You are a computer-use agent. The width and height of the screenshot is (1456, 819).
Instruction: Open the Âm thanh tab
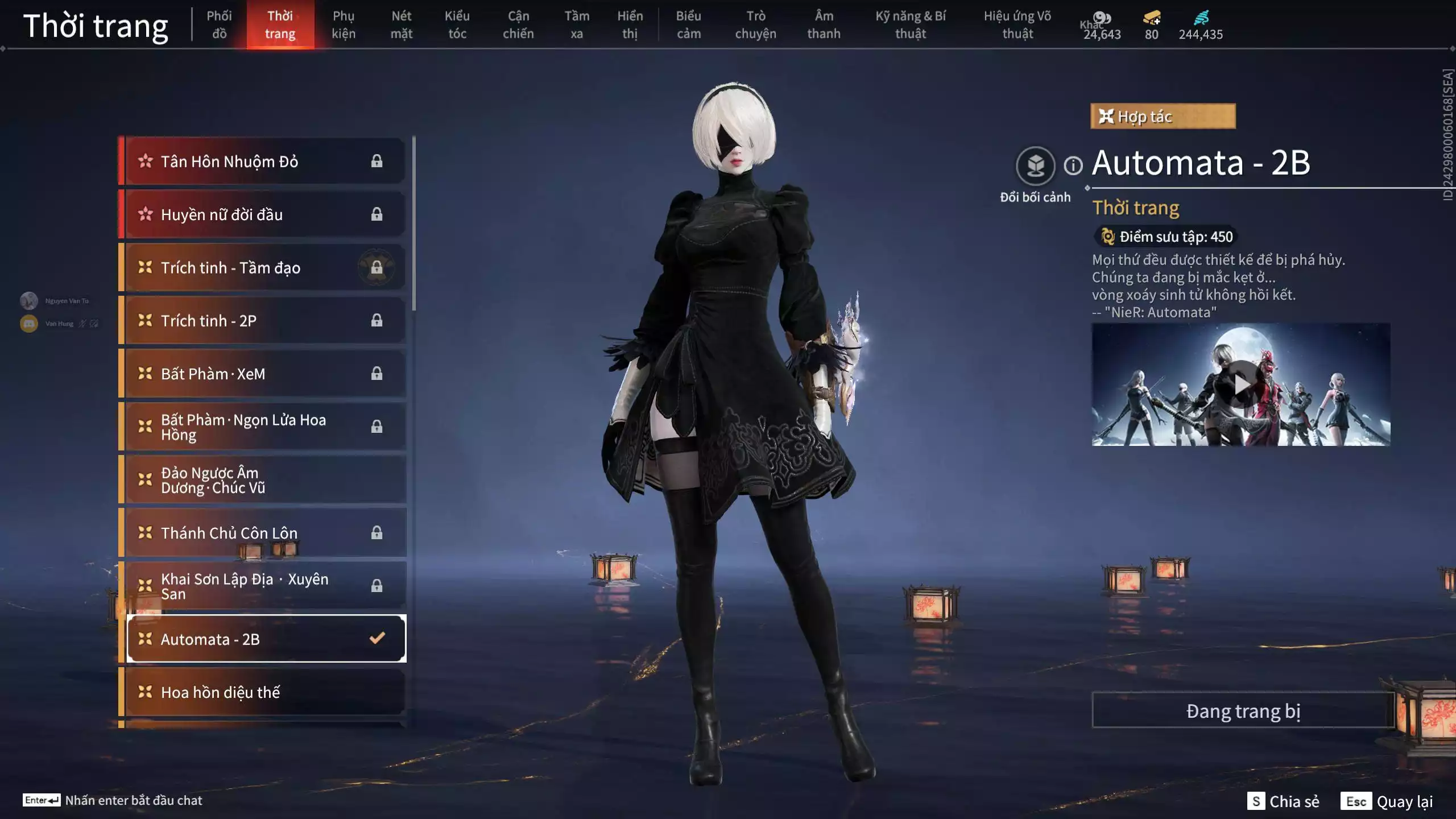[x=824, y=24]
